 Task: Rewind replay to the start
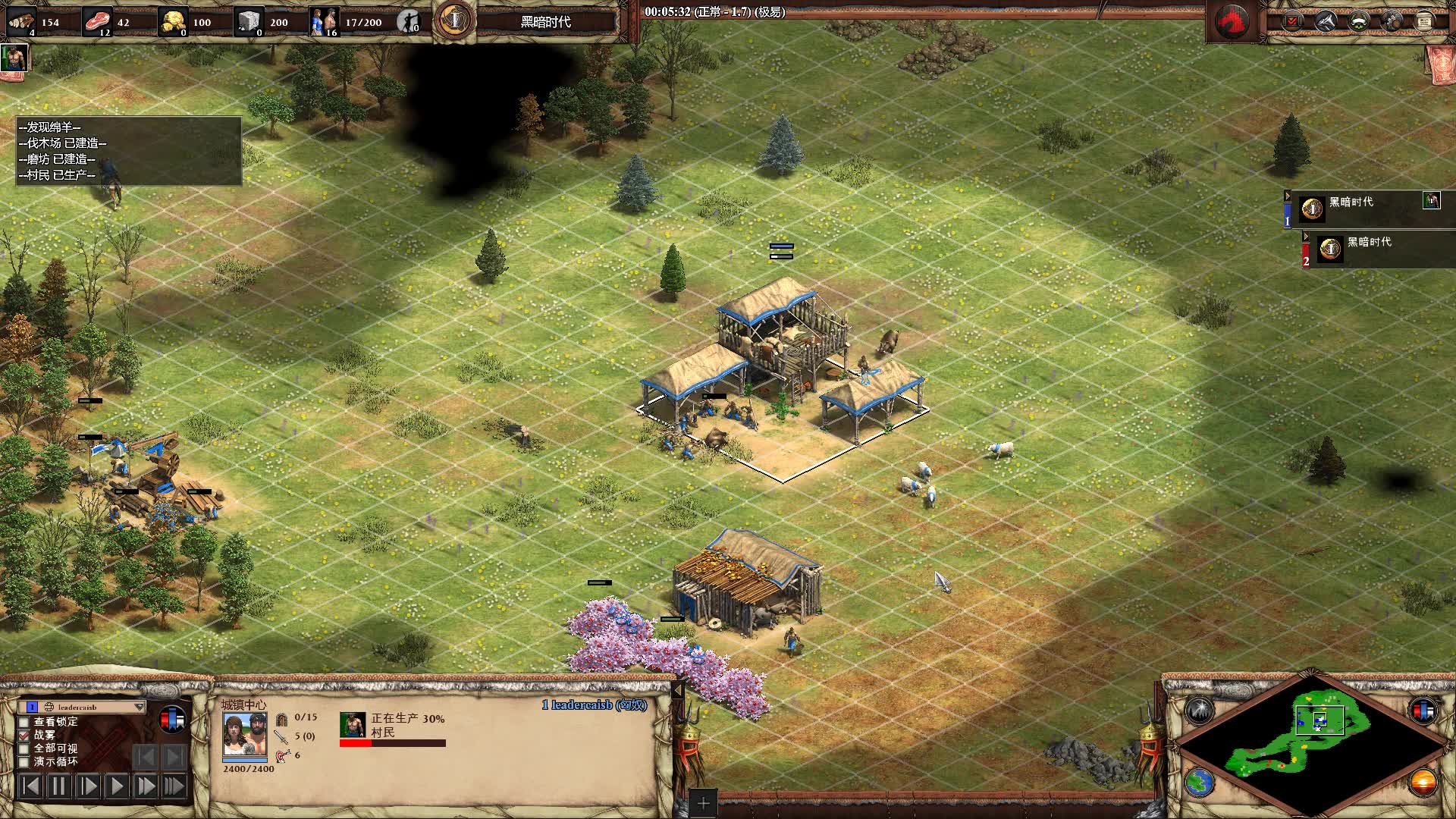(x=30, y=786)
